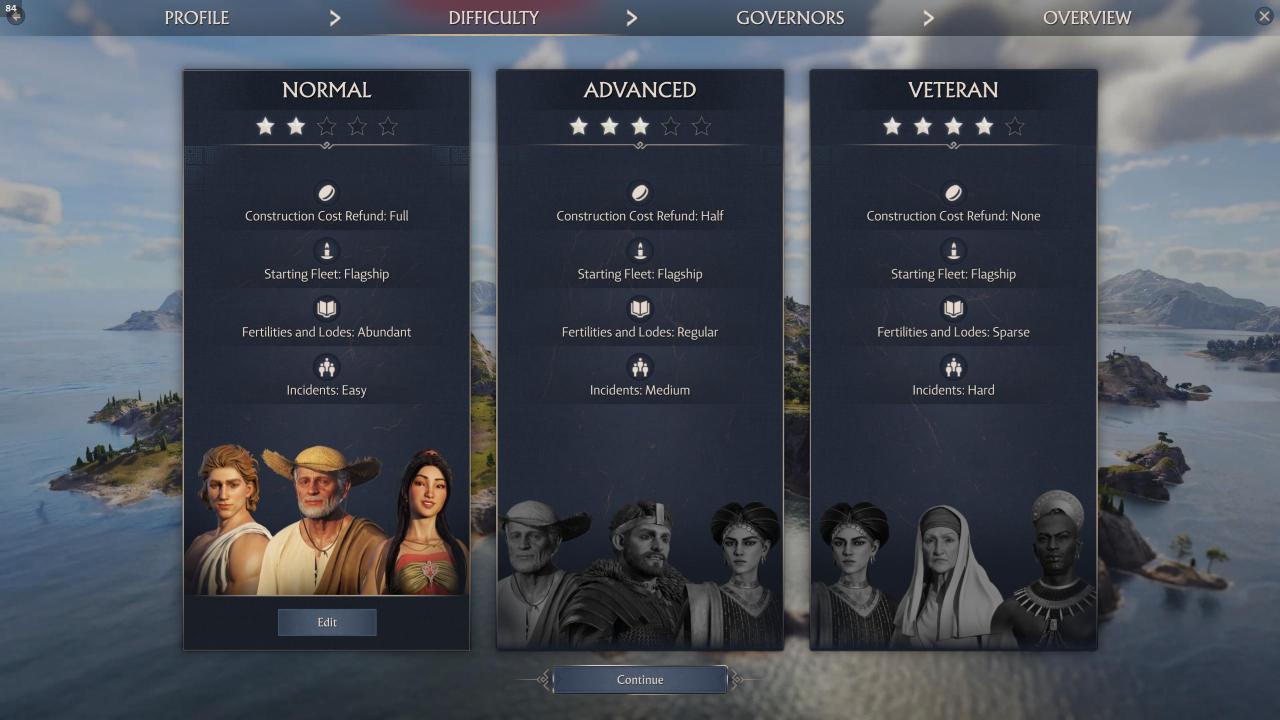Open the Difficulty step tab
The height and width of the screenshot is (720, 1280).
pos(493,18)
